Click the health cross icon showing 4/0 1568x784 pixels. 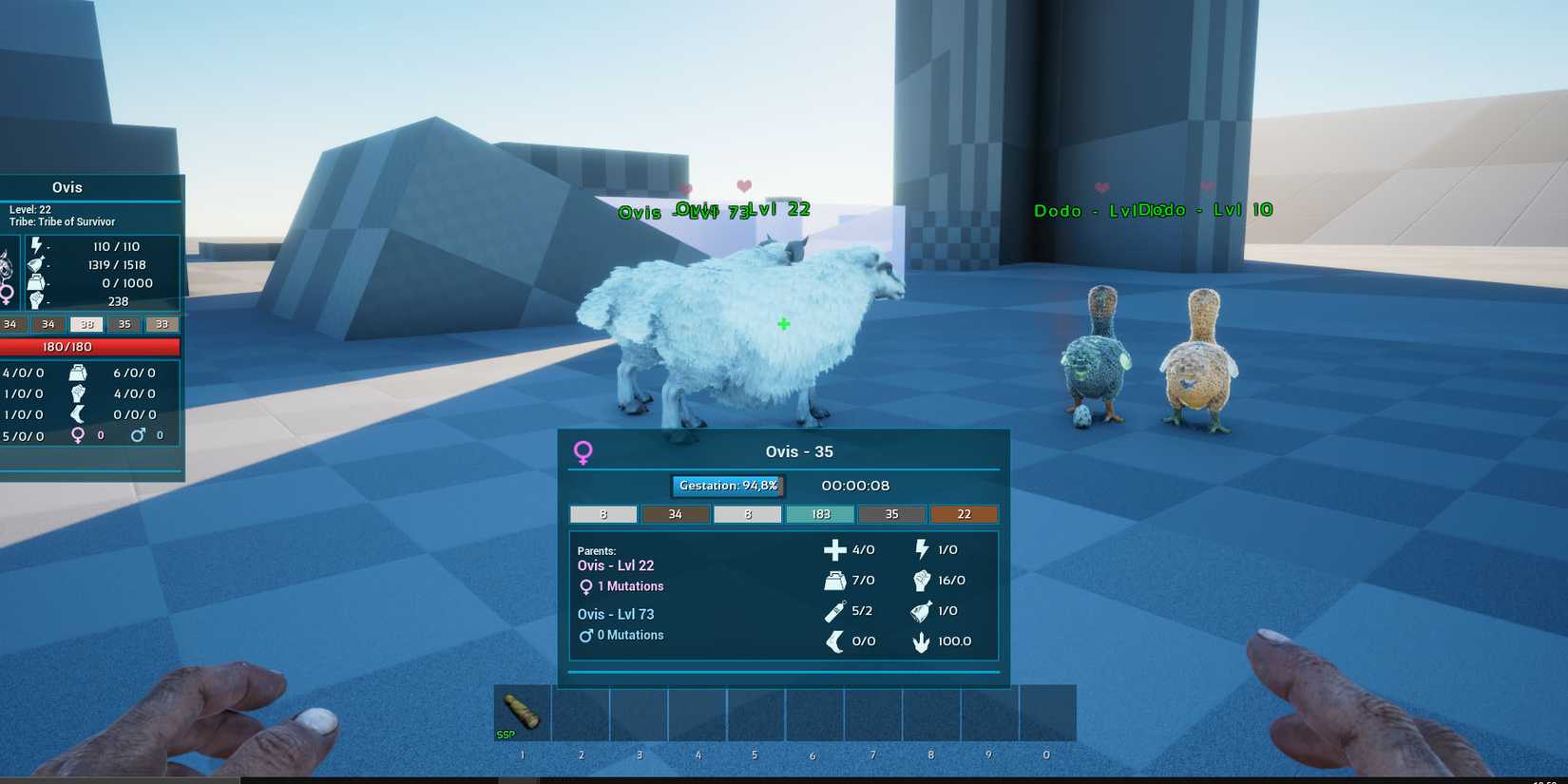click(x=834, y=549)
